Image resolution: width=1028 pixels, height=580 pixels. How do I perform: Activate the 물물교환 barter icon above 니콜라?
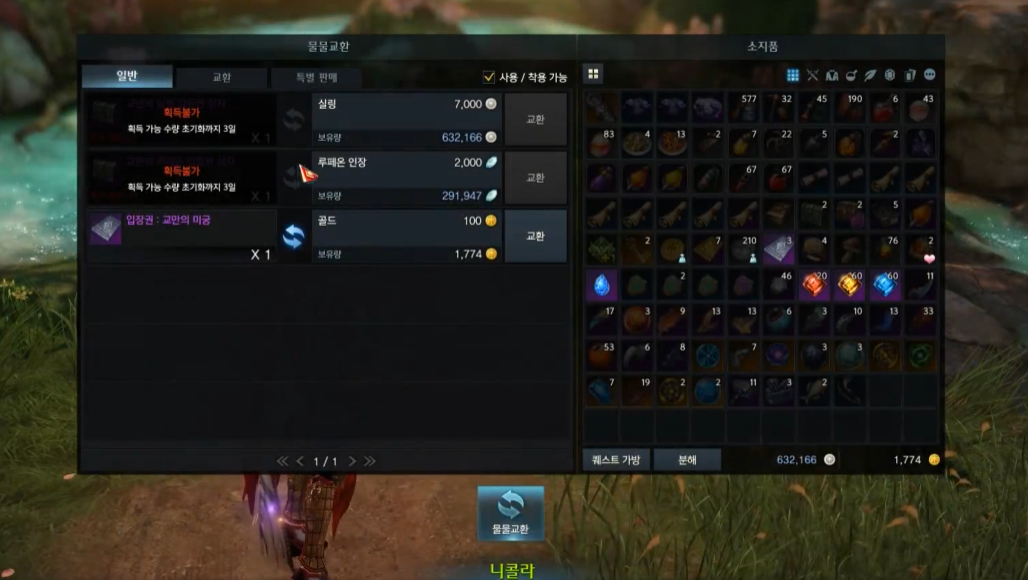pyautogui.click(x=510, y=513)
